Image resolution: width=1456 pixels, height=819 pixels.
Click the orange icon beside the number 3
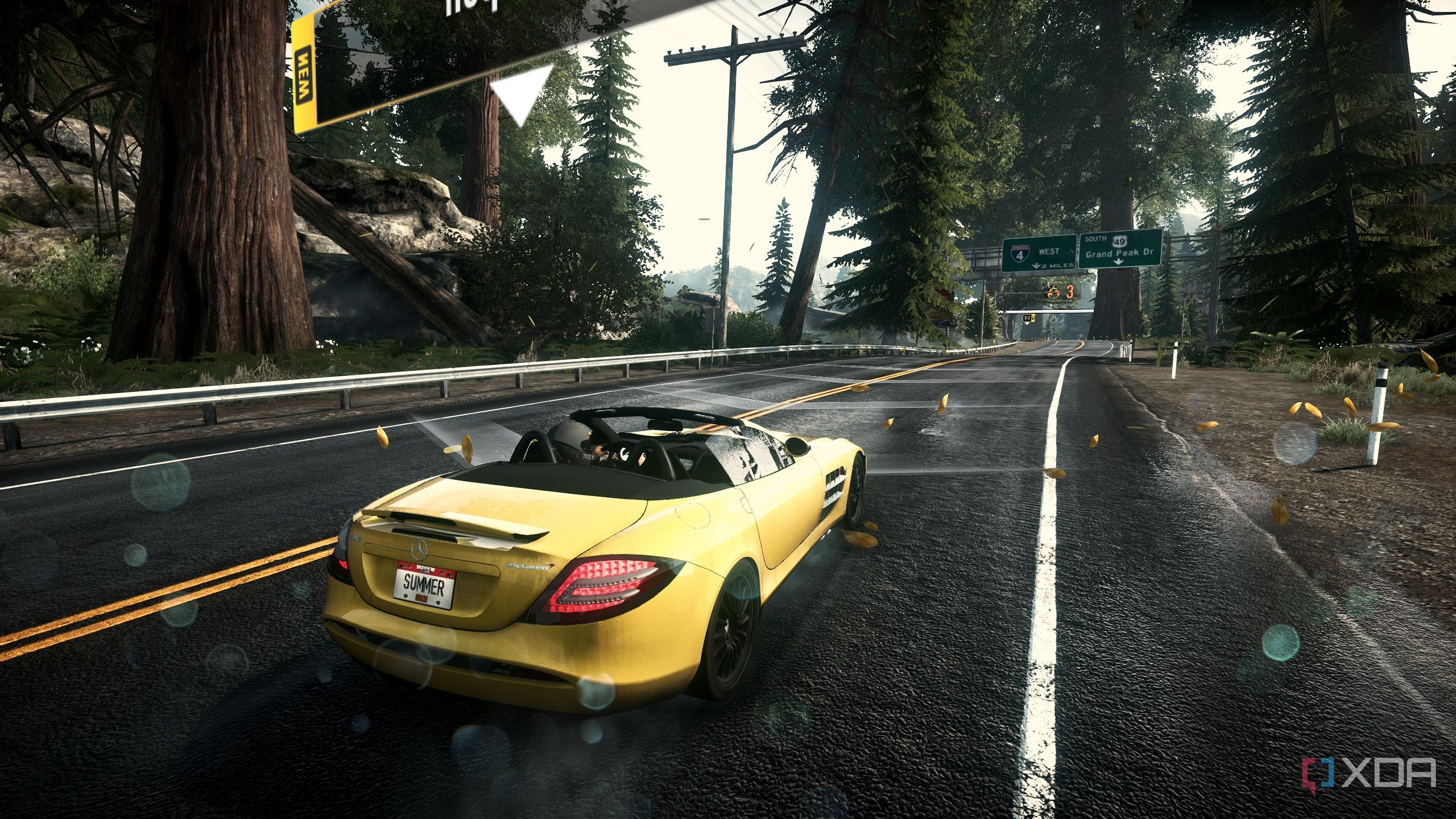(1053, 293)
